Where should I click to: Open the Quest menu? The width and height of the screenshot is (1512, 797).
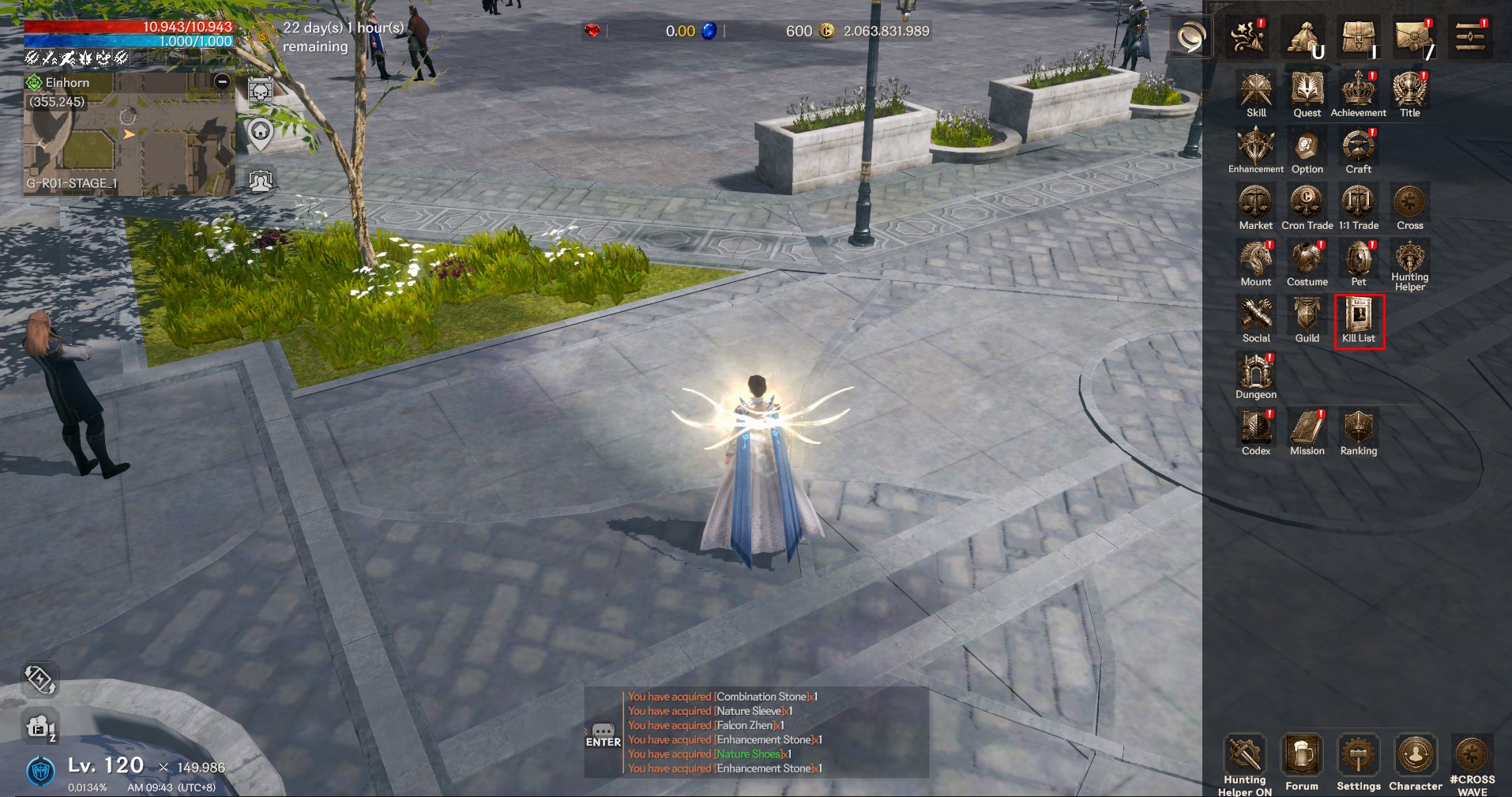click(1307, 92)
